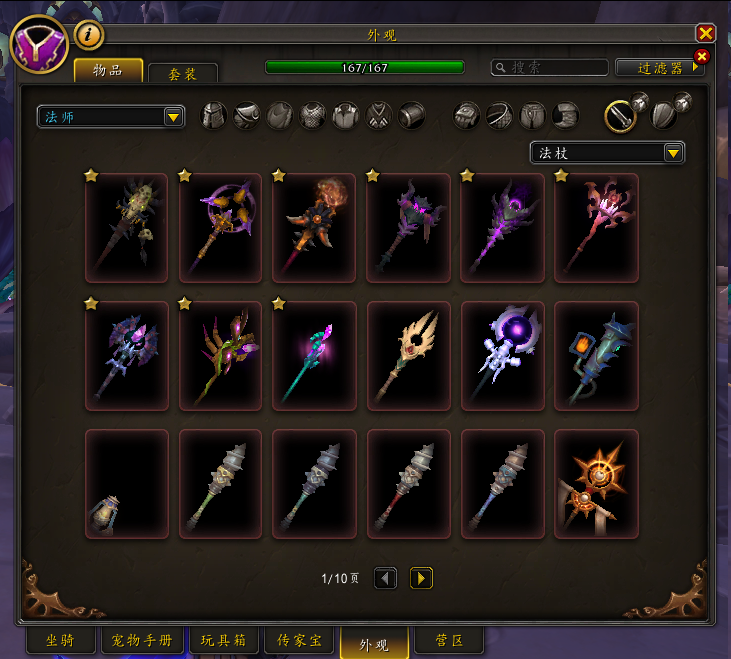Open the 法师 class dropdown

click(110, 117)
